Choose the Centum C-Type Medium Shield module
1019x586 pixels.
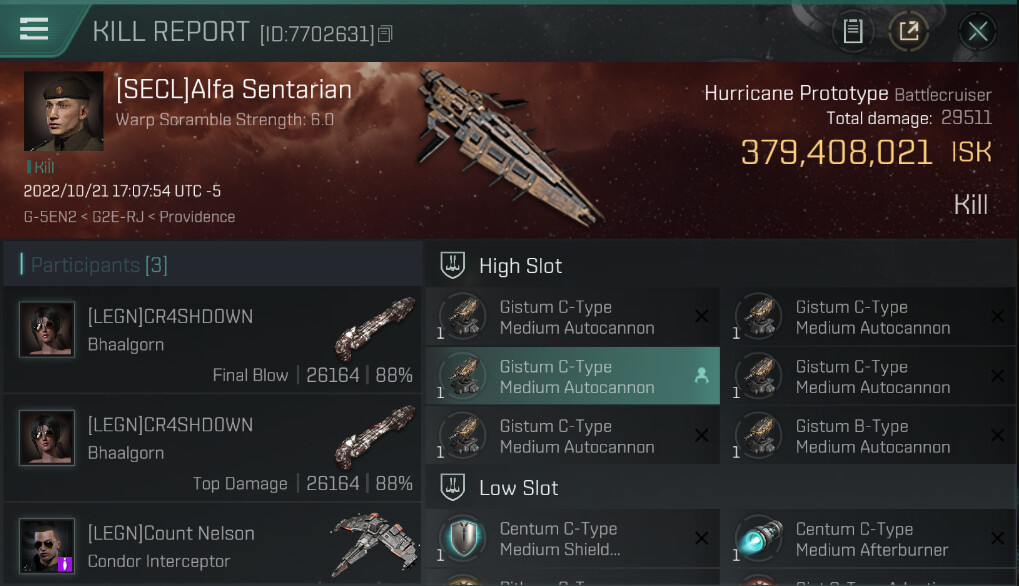click(x=572, y=538)
